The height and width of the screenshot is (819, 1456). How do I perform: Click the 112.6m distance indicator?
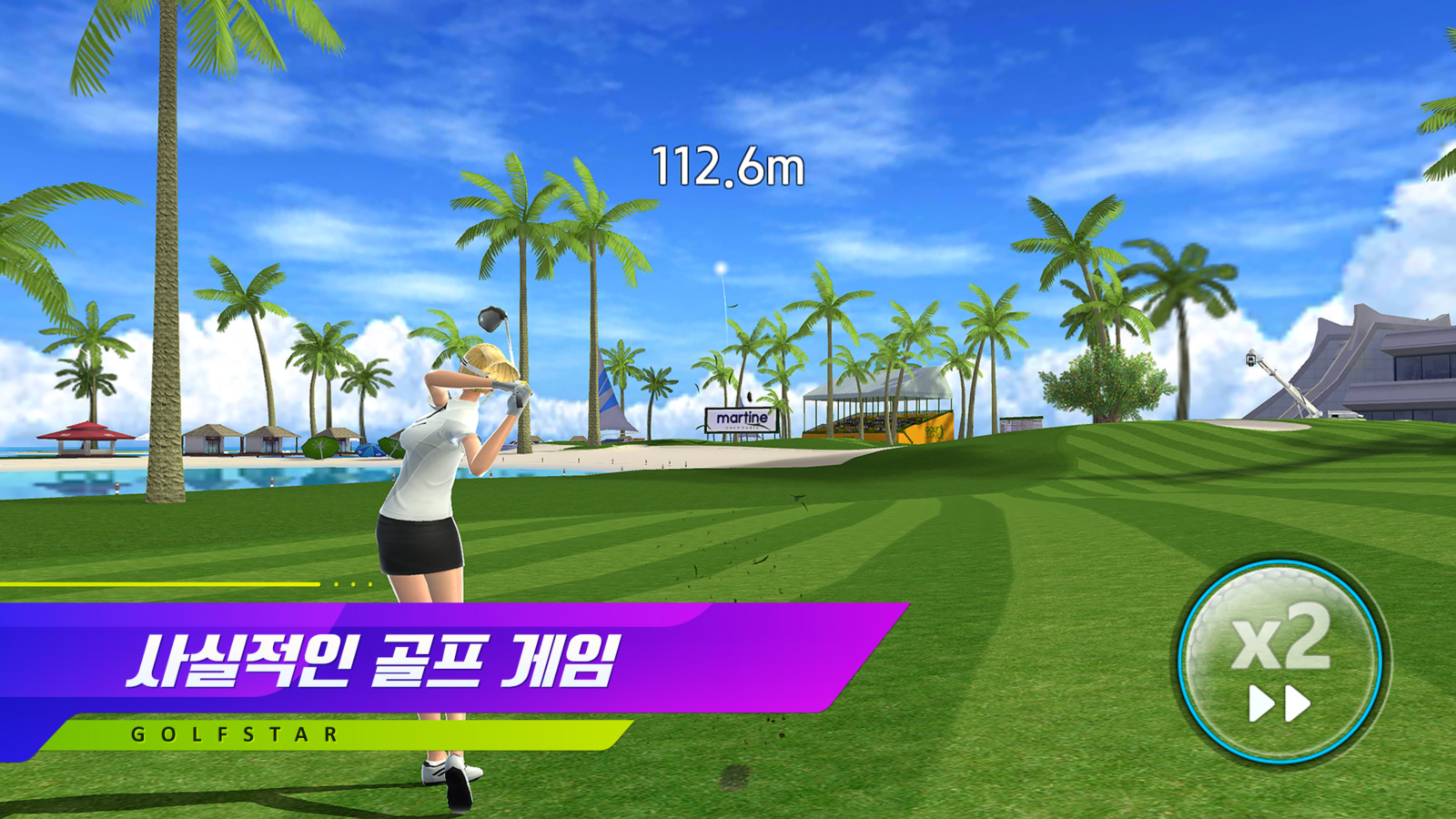728,166
